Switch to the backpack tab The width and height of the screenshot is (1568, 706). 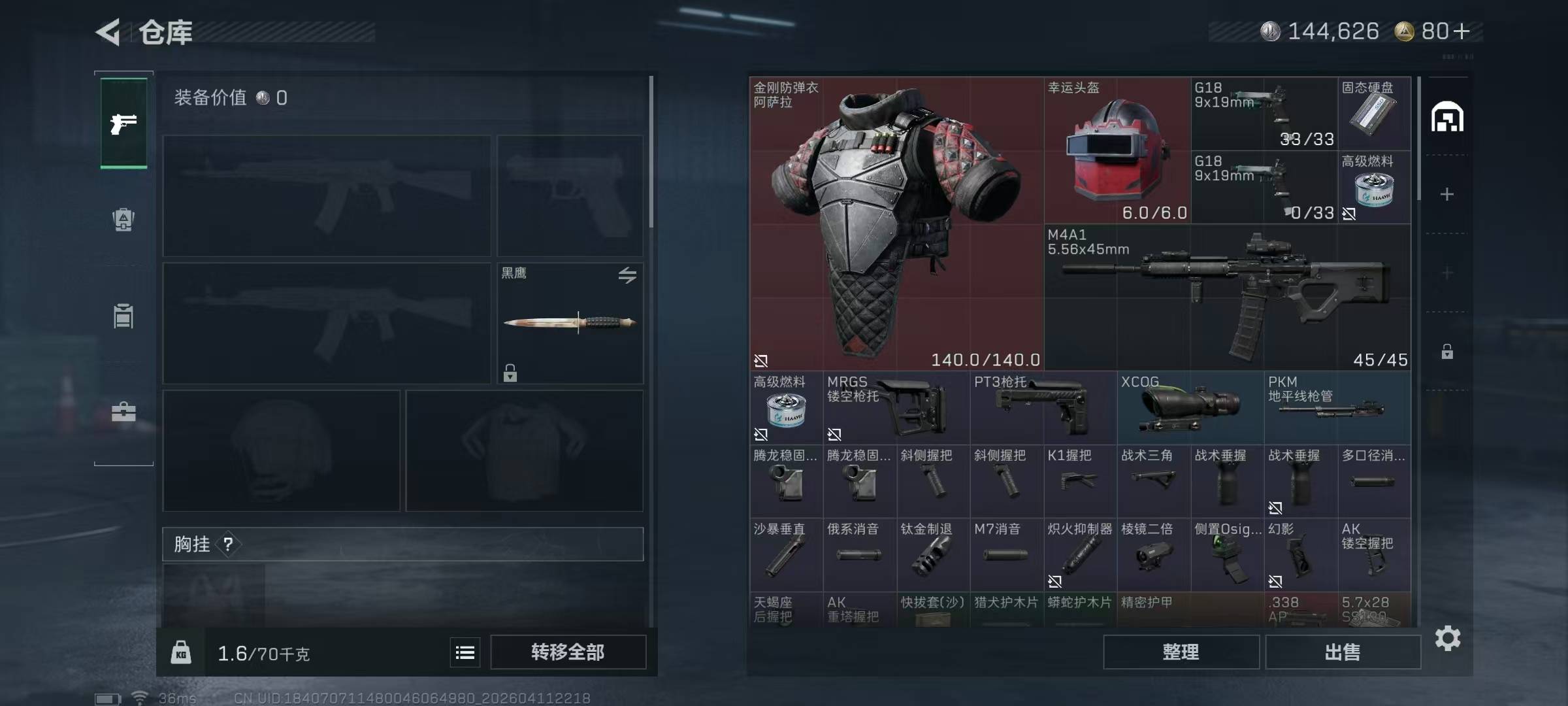[123, 220]
